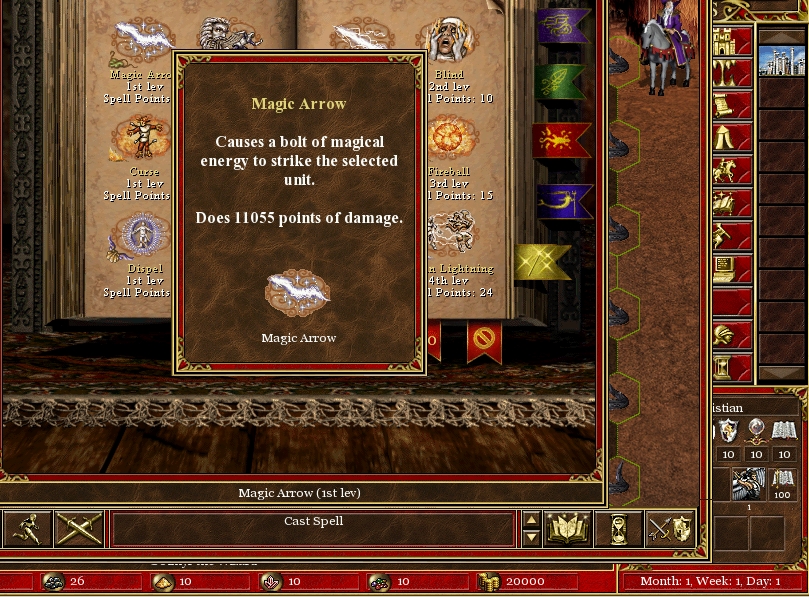Open the red fire school bookmark
The width and height of the screenshot is (809, 597).
pyautogui.click(x=562, y=142)
